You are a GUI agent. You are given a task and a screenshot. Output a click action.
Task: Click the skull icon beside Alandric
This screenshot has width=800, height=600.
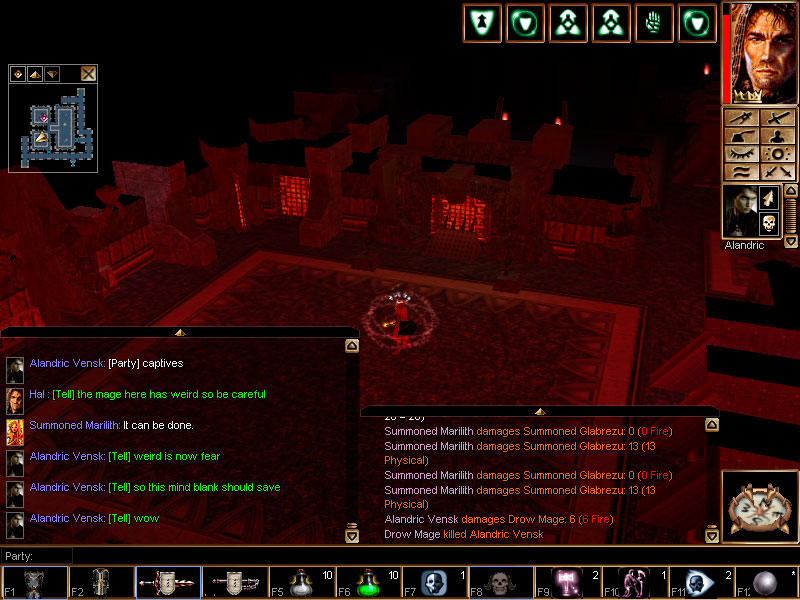[x=769, y=223]
